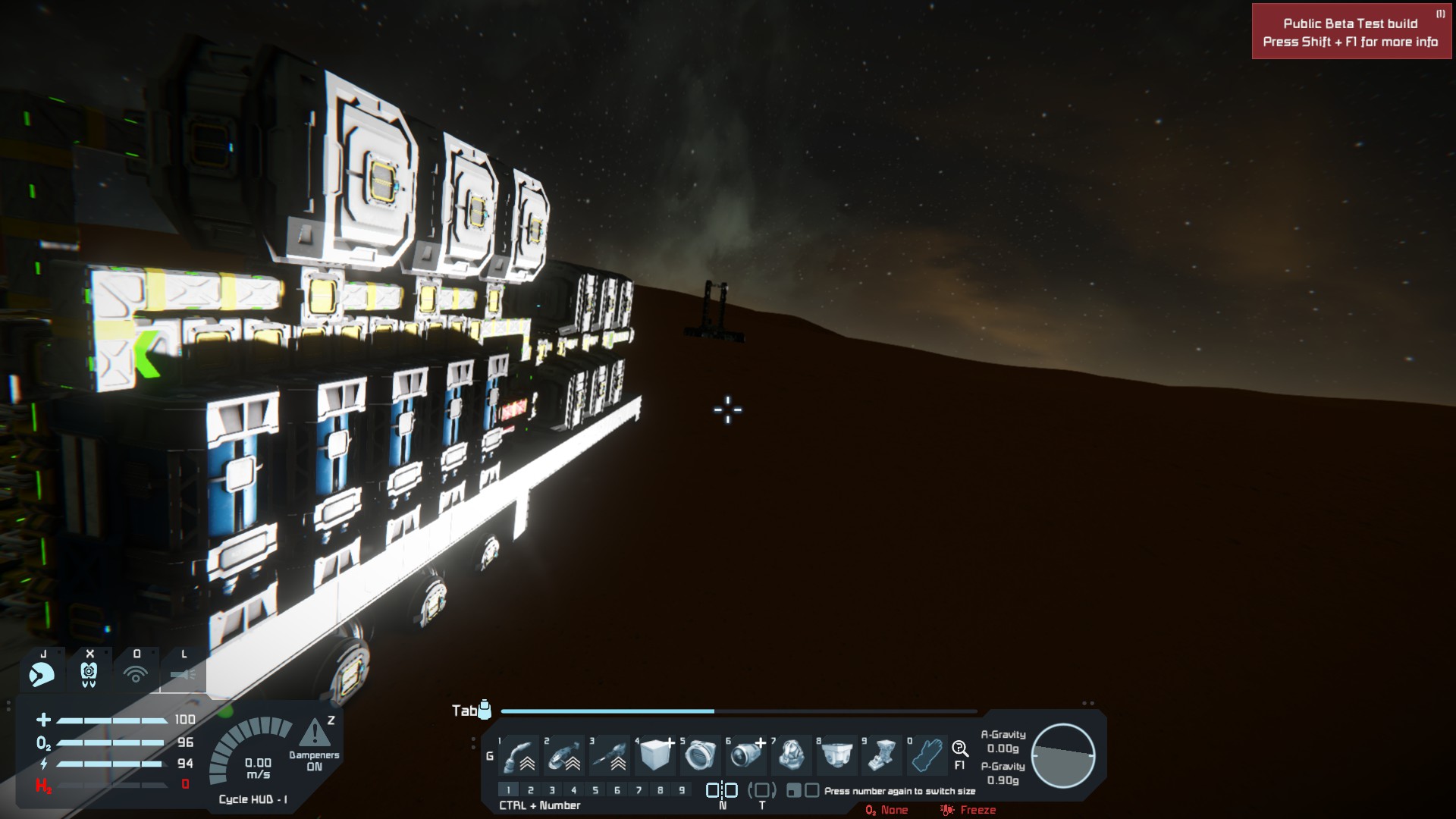Toggle the Dampeners warning icon
Viewport: 1456px width, 819px height.
click(x=314, y=734)
